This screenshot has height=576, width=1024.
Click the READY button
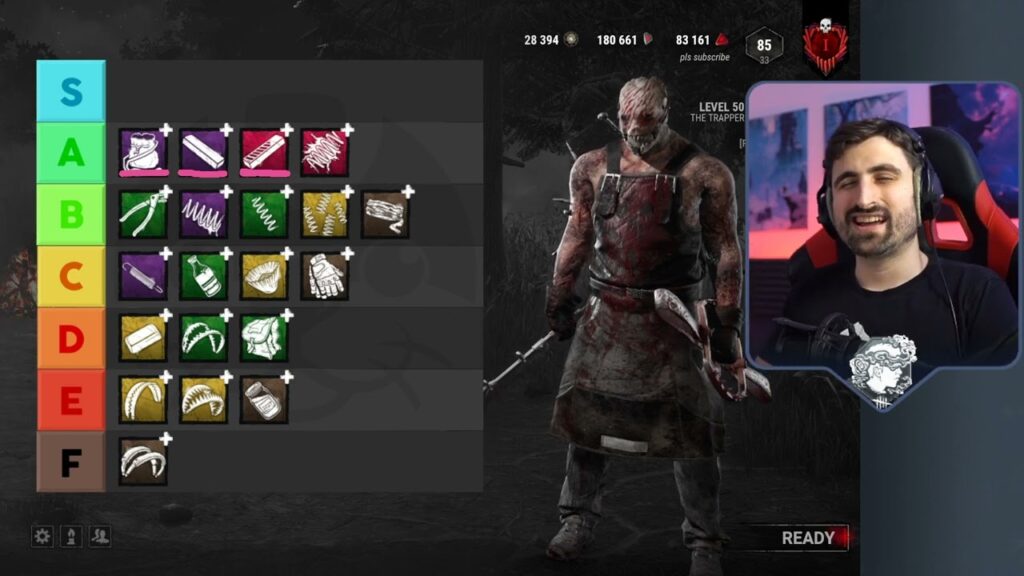pyautogui.click(x=808, y=538)
